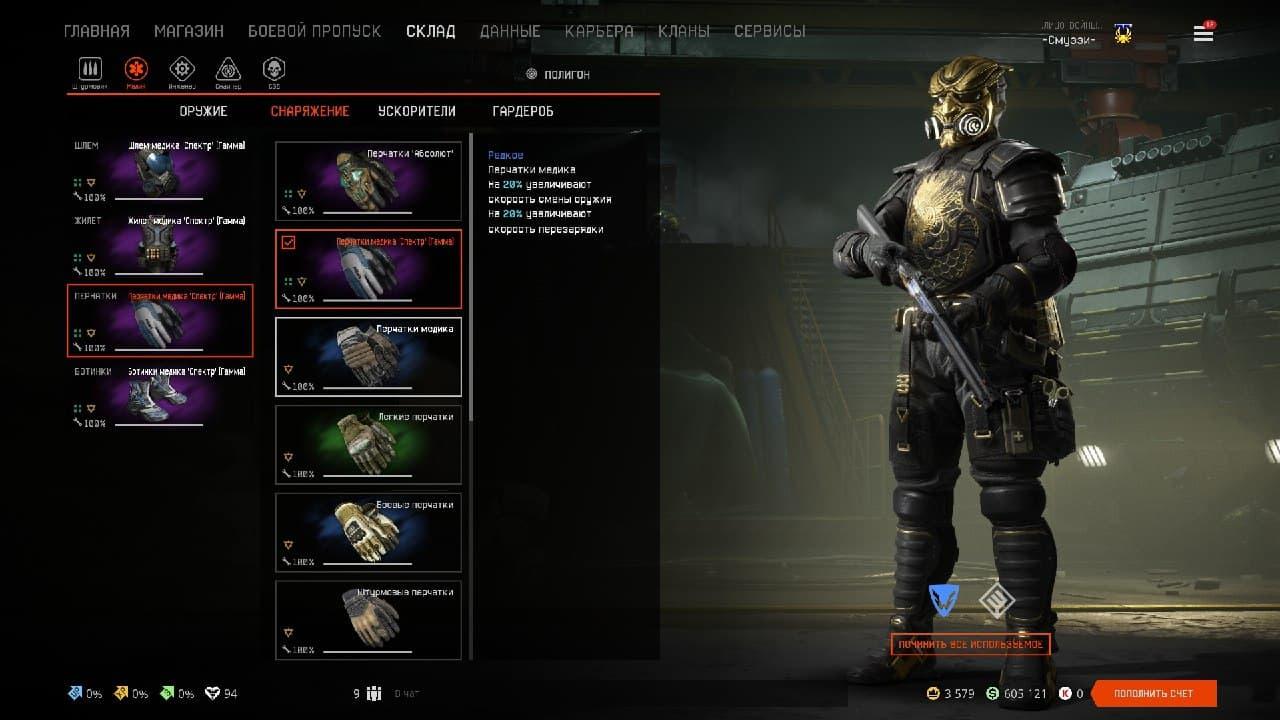Open the Главная main menu section
Image resolution: width=1280 pixels, height=720 pixels.
[x=97, y=31]
